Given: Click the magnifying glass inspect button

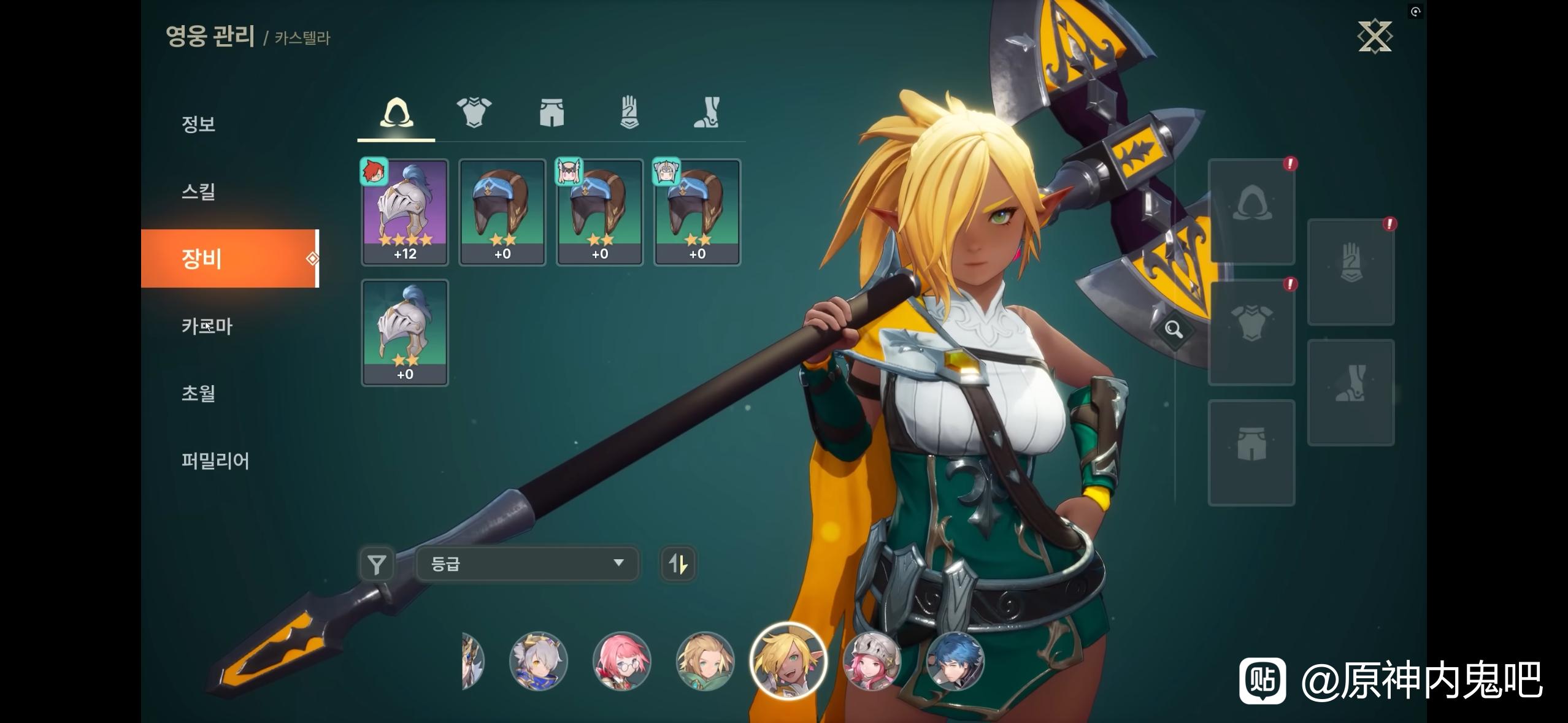Looking at the screenshot, I should (x=1174, y=330).
